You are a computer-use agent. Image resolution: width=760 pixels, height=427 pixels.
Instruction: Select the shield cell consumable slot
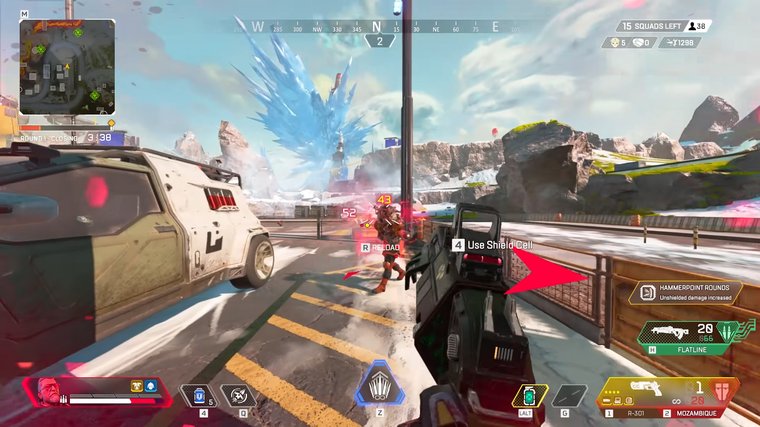[x=197, y=395]
